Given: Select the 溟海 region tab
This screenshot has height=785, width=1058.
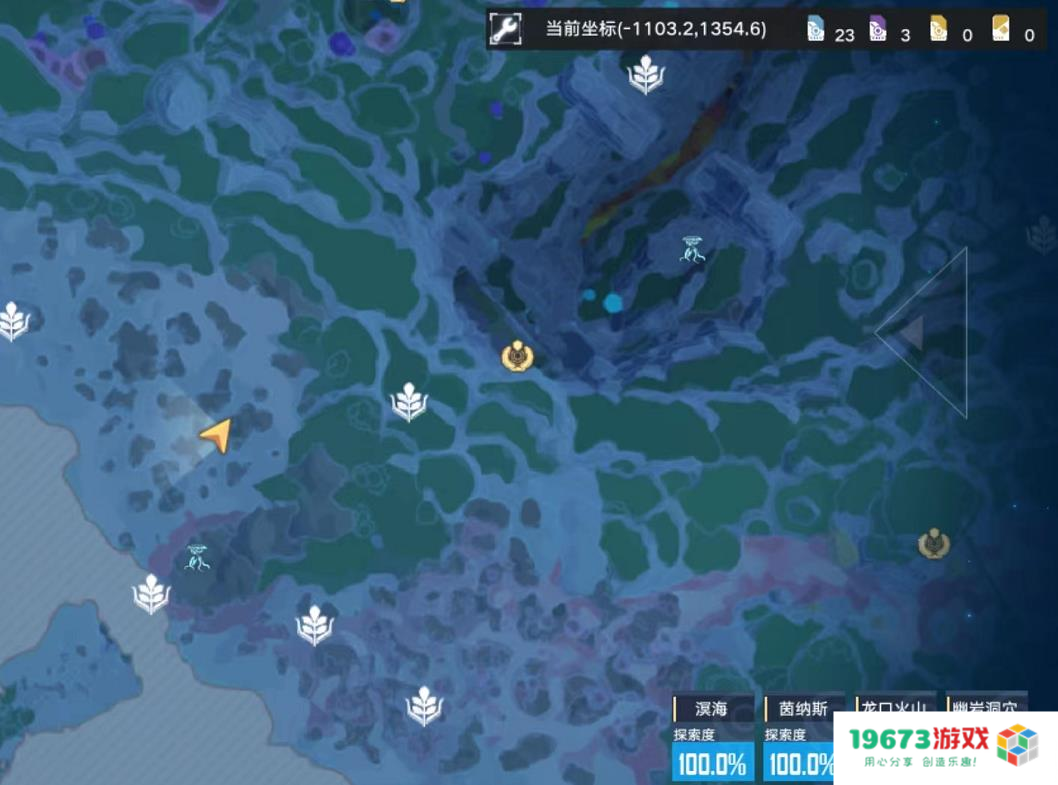Looking at the screenshot, I should click(711, 708).
